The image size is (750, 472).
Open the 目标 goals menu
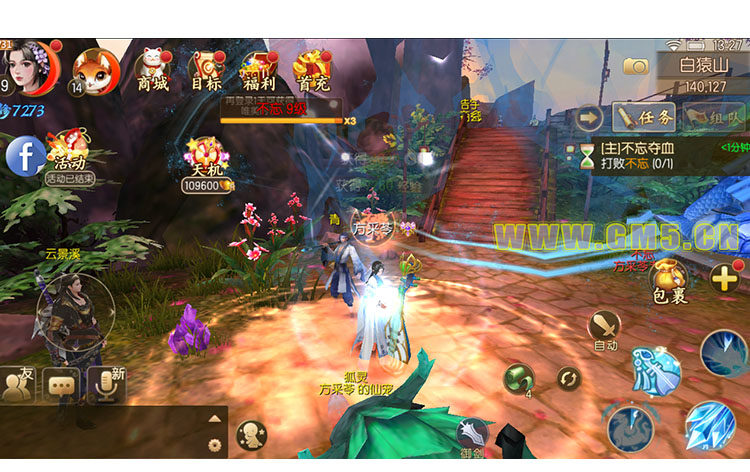pos(206,70)
